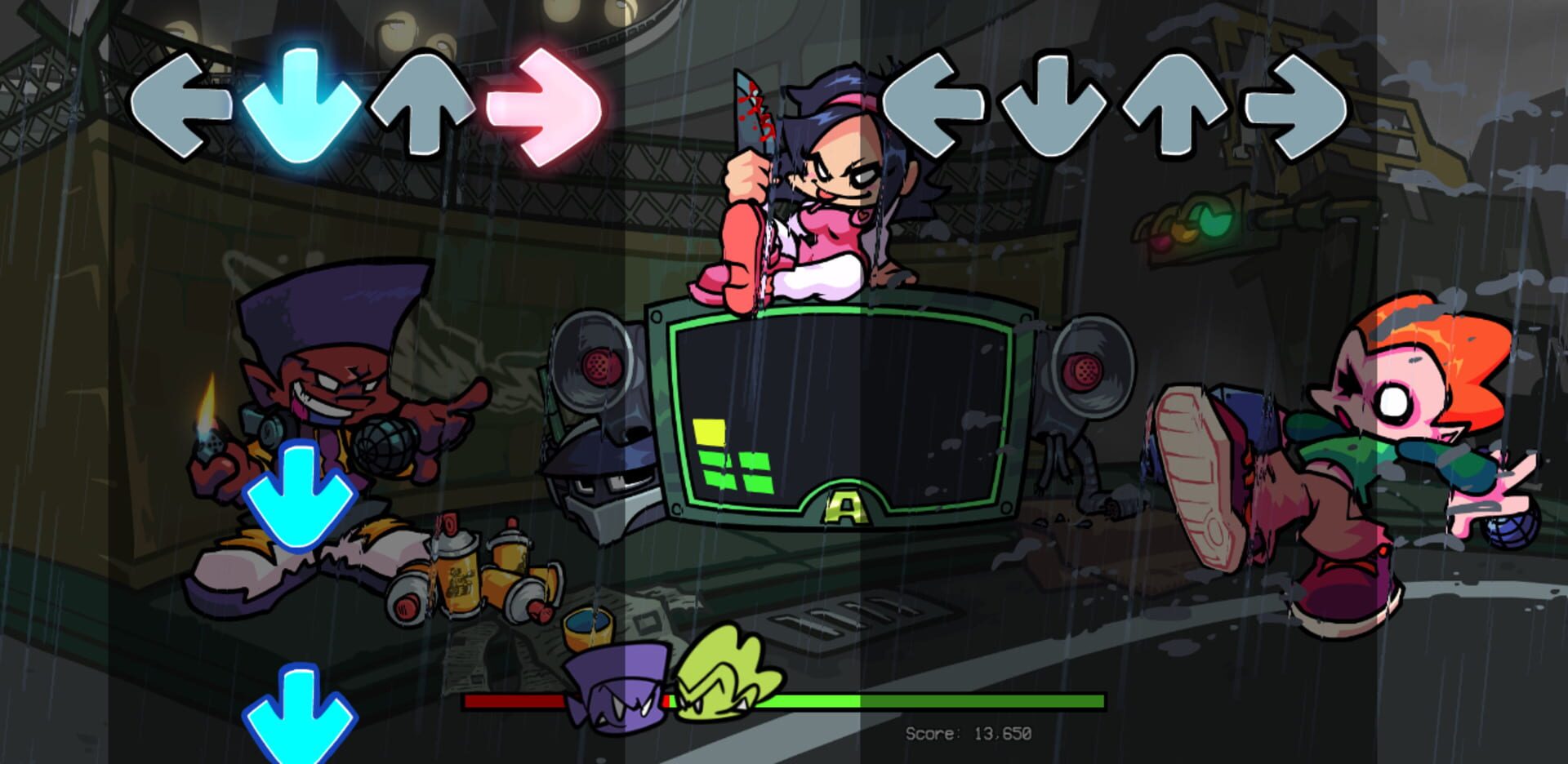Click the glowing blue down arrow receptor
This screenshot has width=1568, height=764.
[302, 106]
